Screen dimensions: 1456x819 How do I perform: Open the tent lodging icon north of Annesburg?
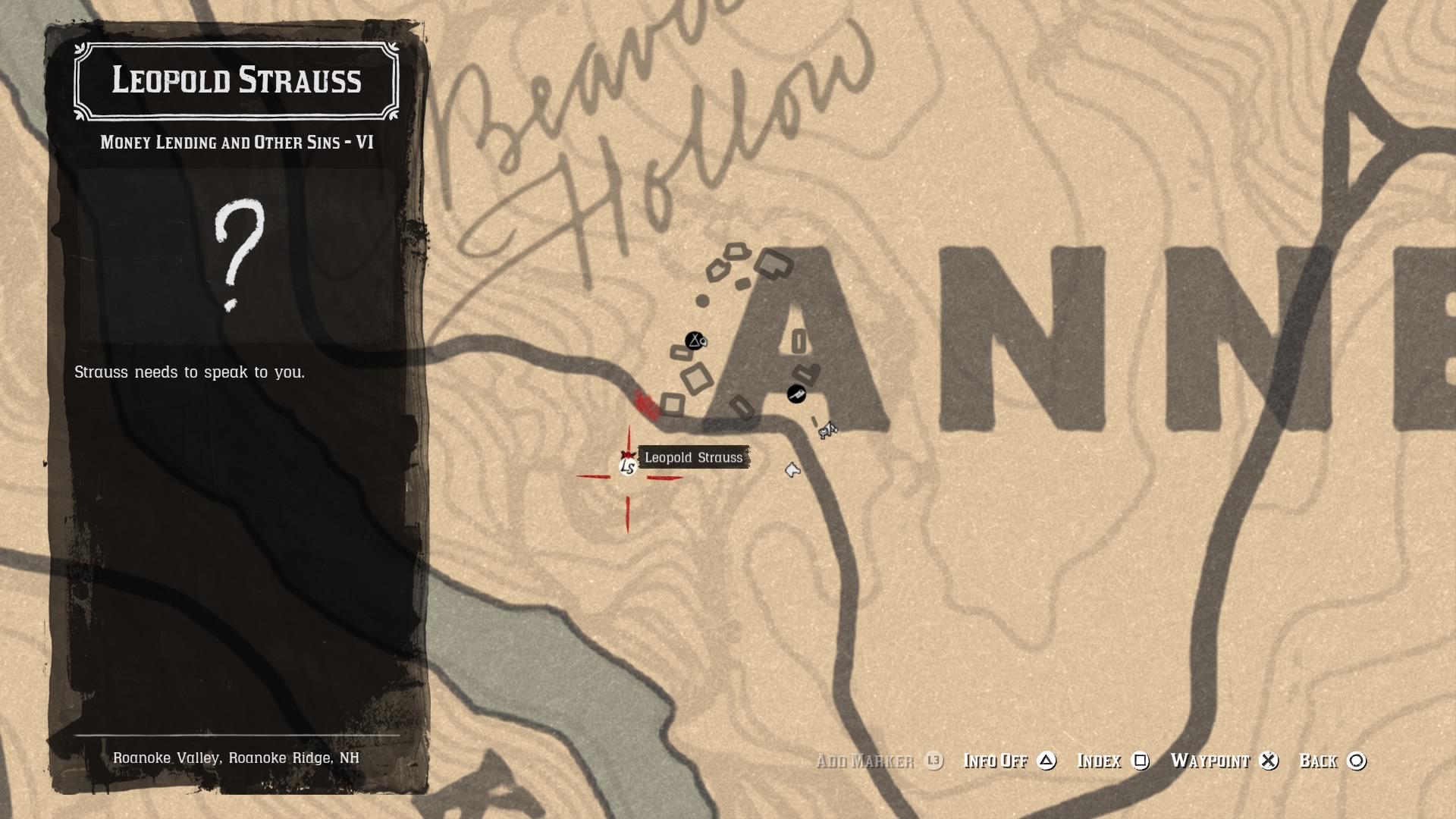(694, 342)
